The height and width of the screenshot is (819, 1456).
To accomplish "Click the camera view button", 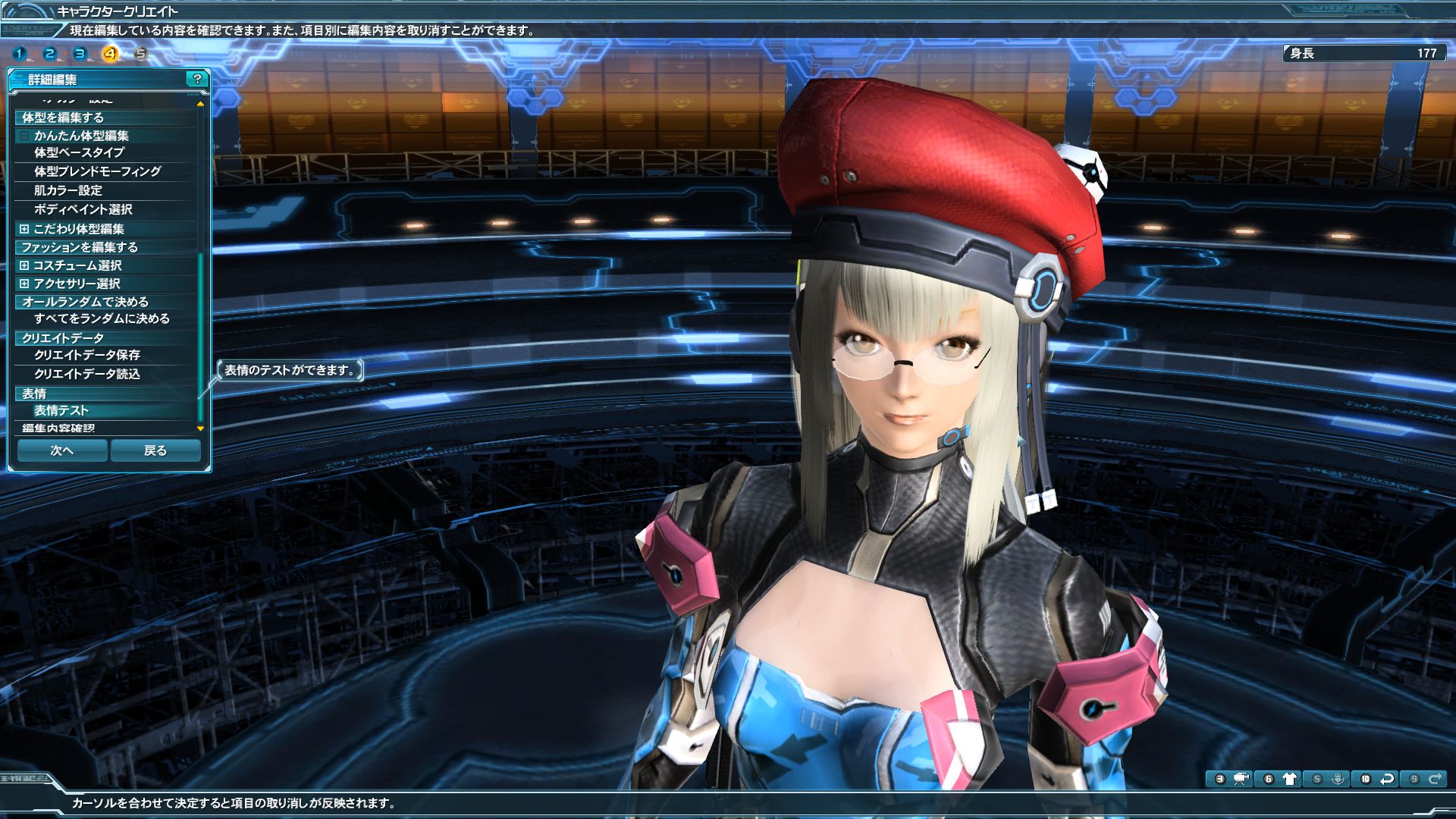I will pyautogui.click(x=1241, y=779).
